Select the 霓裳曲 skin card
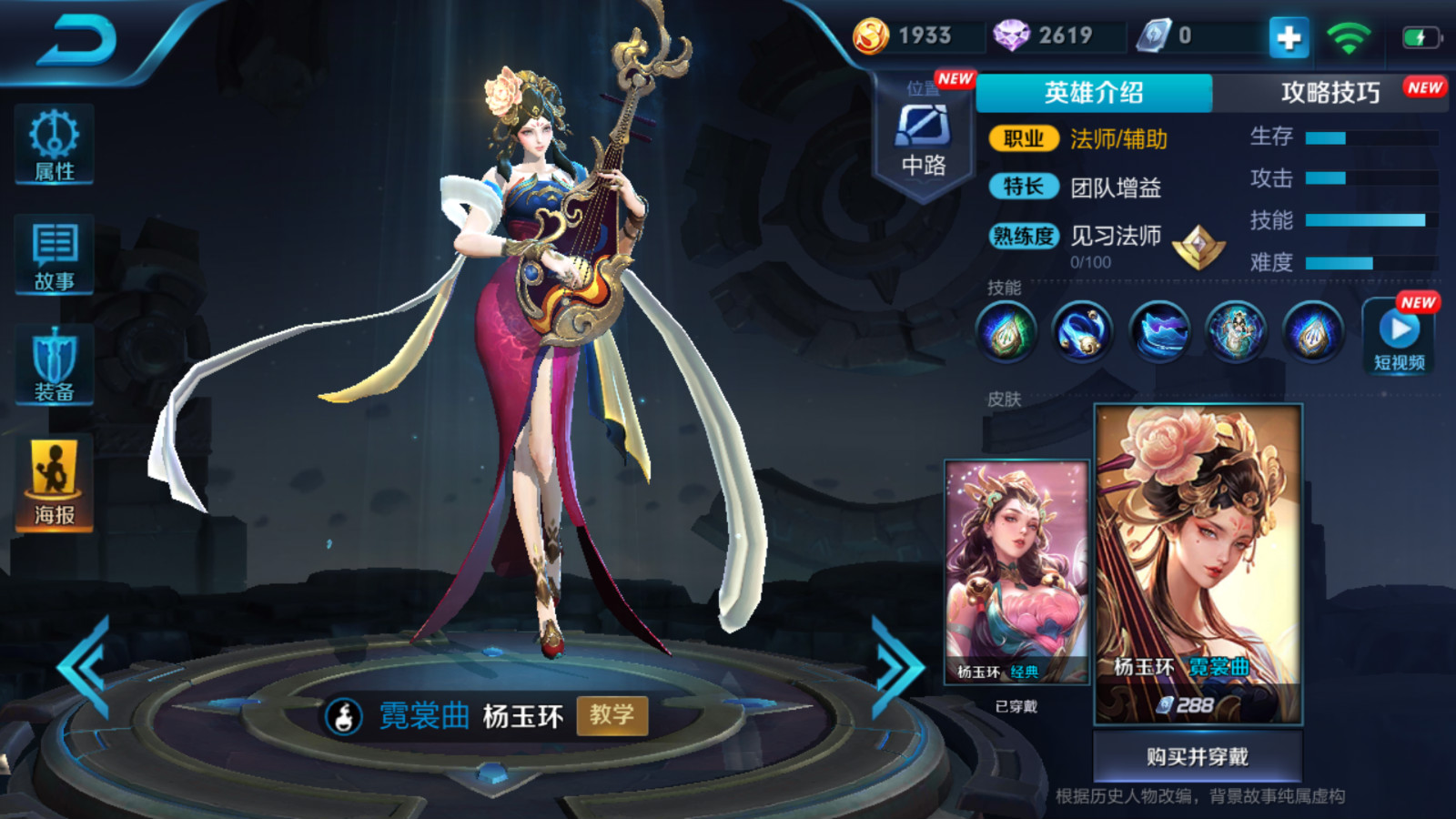This screenshot has width=1456, height=819. pyautogui.click(x=1198, y=564)
